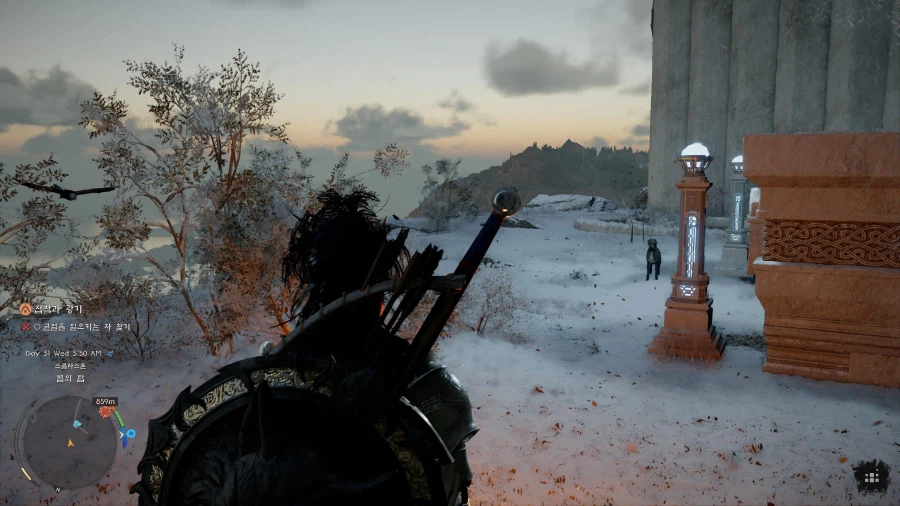Select the quest tracker's orange emblem icon

click(x=26, y=309)
